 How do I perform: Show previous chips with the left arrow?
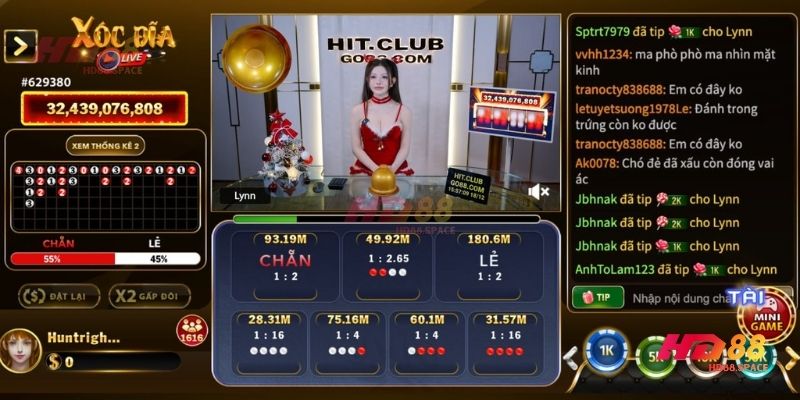[x=574, y=354]
